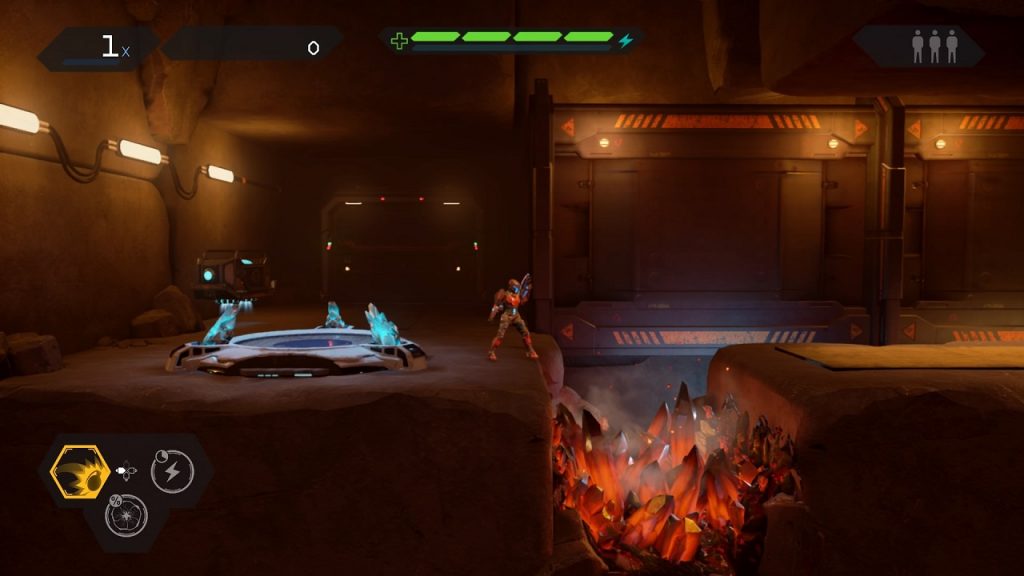The width and height of the screenshot is (1024, 576).
Task: Activate the lightning bolt ability icon
Action: tap(172, 471)
